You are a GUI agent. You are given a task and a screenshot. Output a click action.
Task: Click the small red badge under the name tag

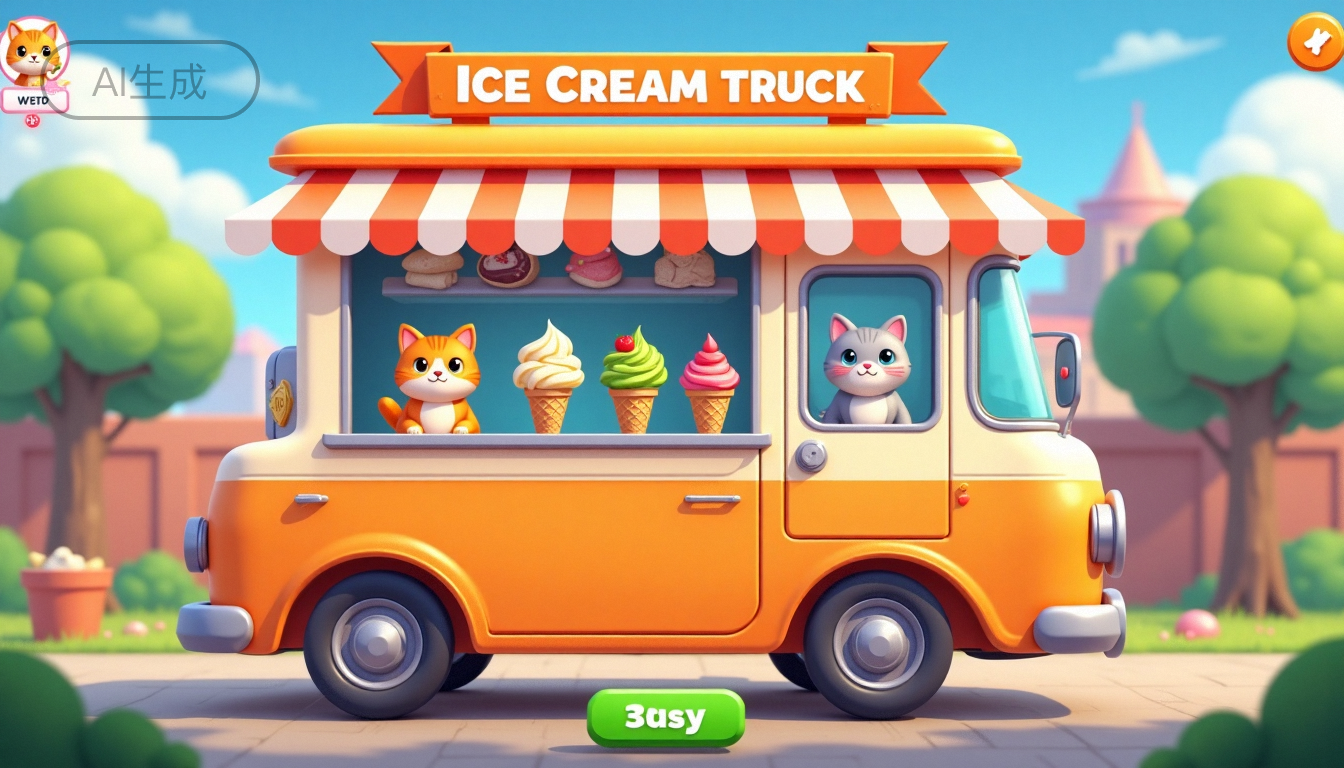pyautogui.click(x=32, y=121)
